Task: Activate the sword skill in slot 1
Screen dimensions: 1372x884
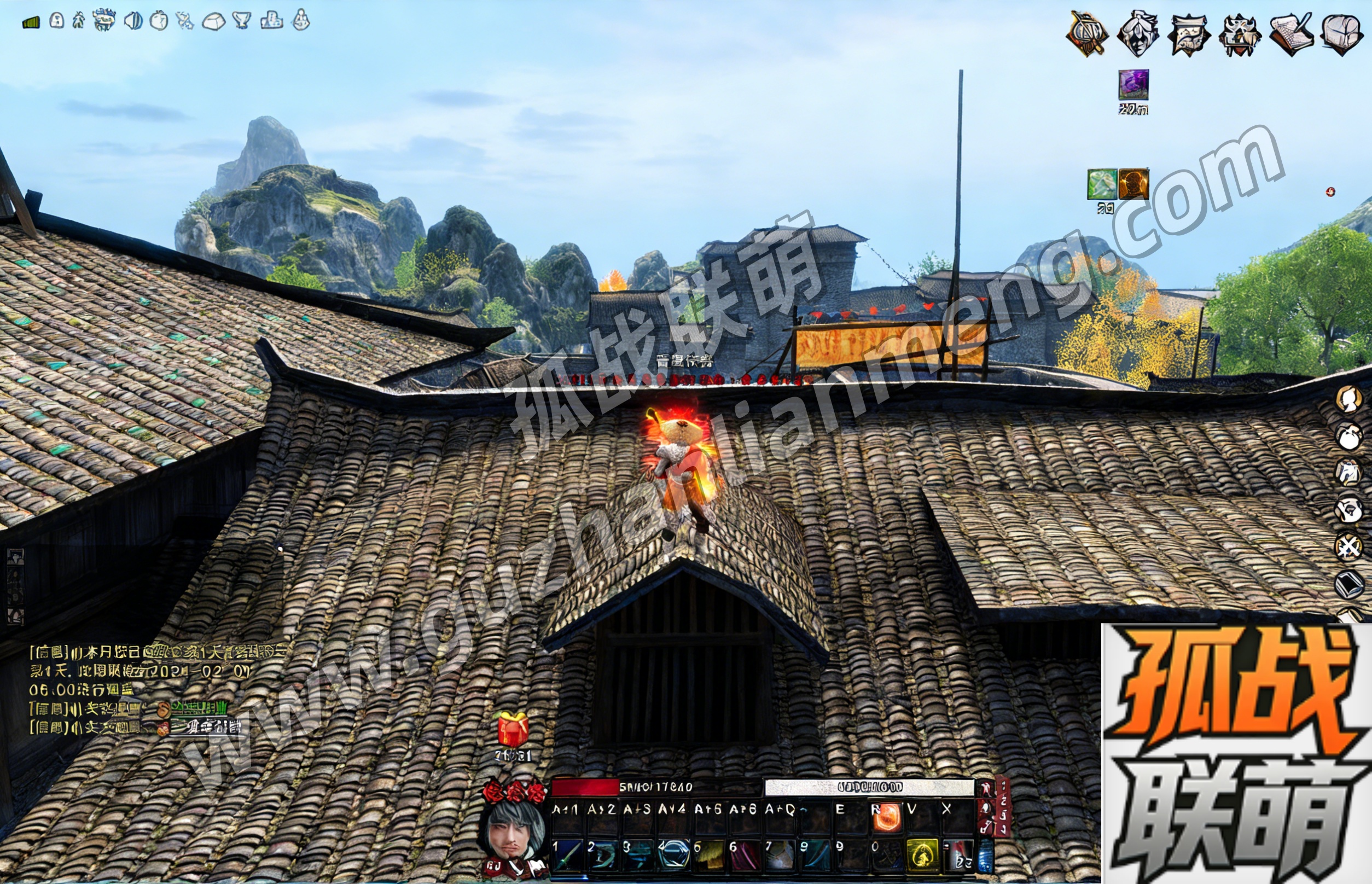Action: (x=567, y=854)
